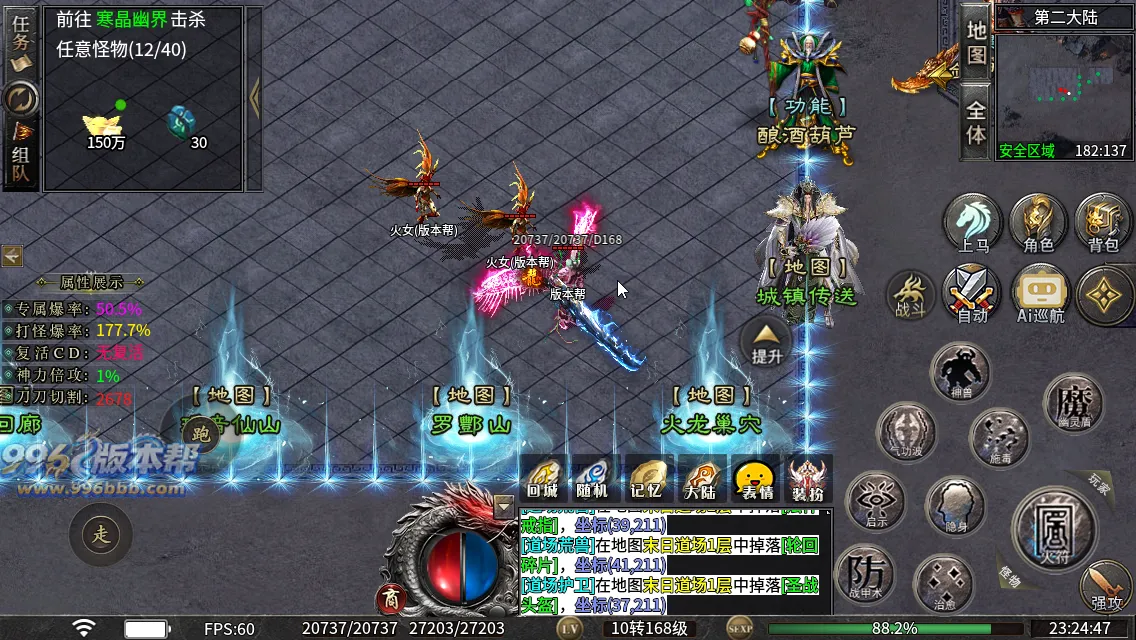Activate the Ai巡航 robot button
This screenshot has height=640, width=1136.
pos(1040,294)
